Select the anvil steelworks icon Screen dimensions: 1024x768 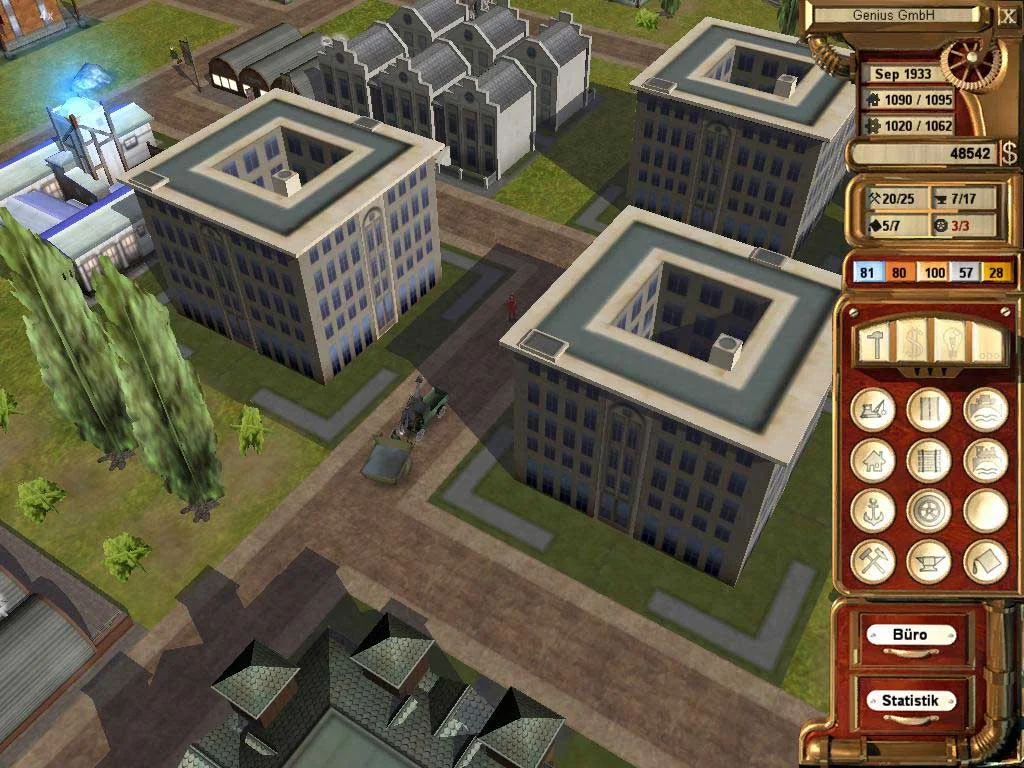928,561
